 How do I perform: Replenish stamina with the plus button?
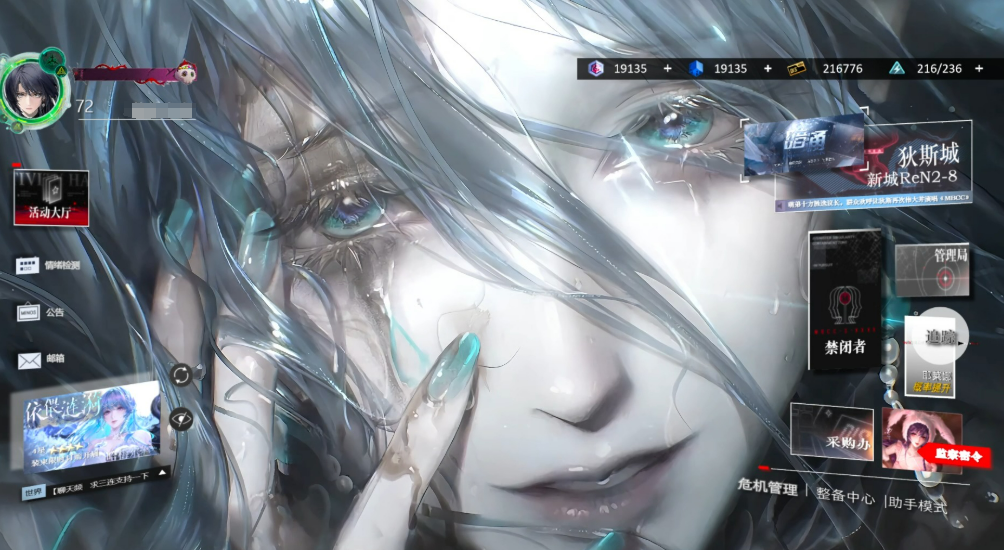click(x=982, y=68)
